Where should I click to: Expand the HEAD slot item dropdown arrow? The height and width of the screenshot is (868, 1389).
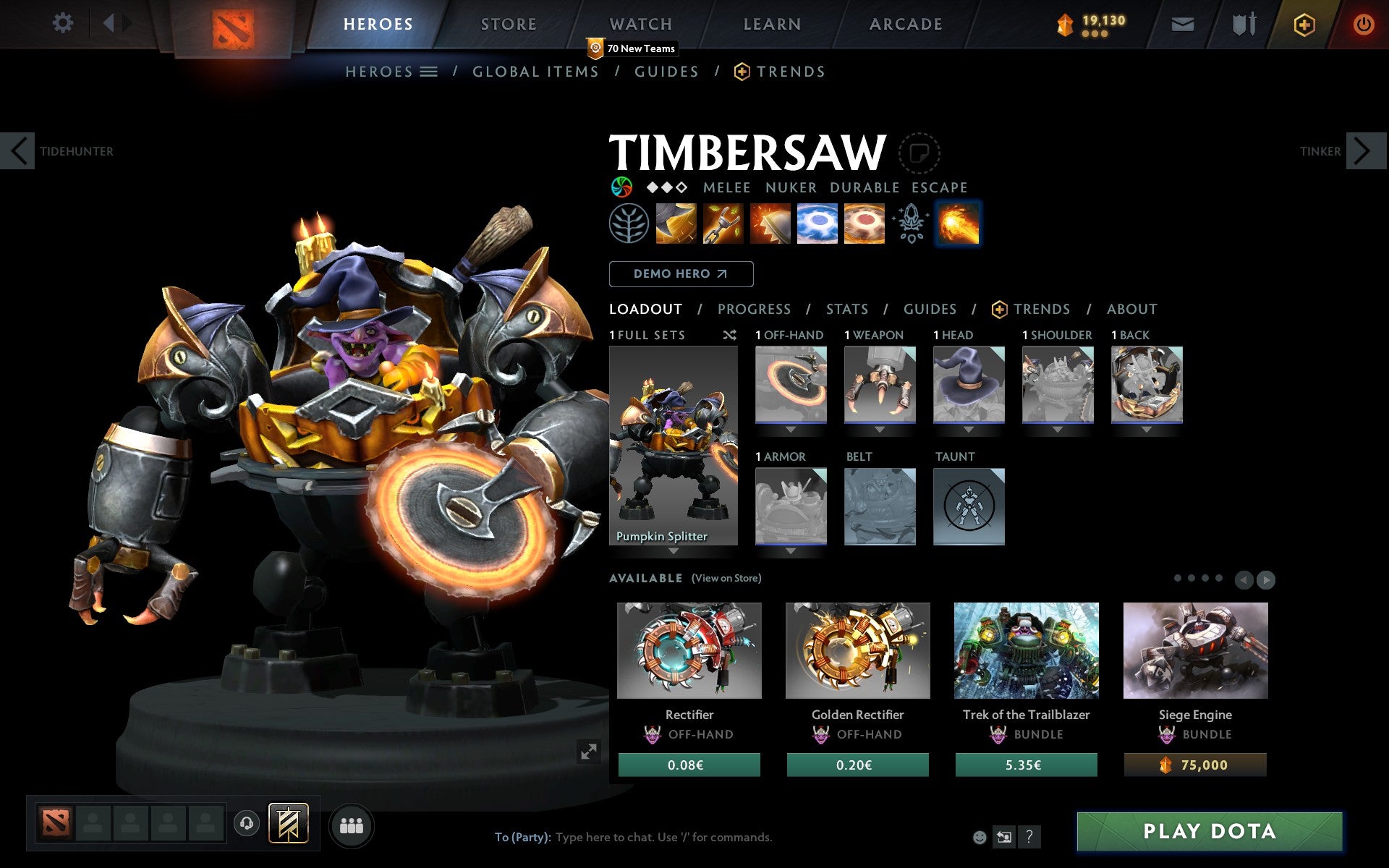point(969,429)
